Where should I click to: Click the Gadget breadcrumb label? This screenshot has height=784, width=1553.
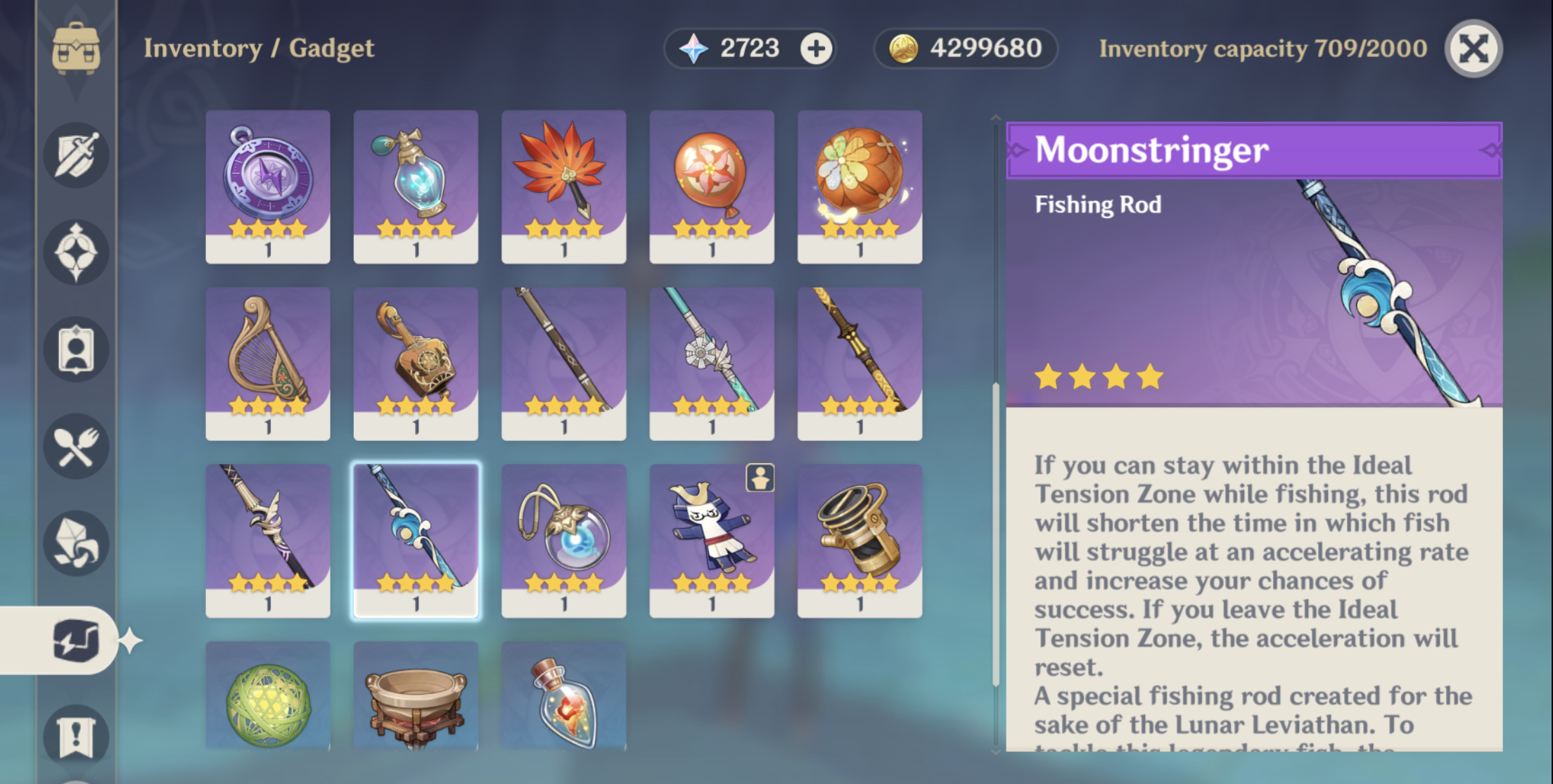pyautogui.click(x=333, y=48)
